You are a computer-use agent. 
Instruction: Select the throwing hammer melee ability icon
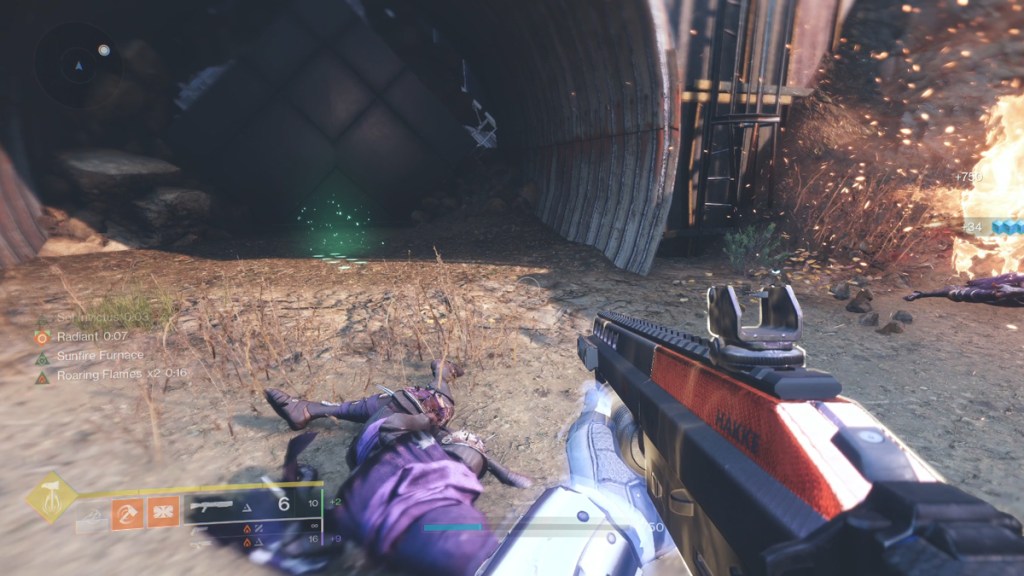[x=127, y=512]
